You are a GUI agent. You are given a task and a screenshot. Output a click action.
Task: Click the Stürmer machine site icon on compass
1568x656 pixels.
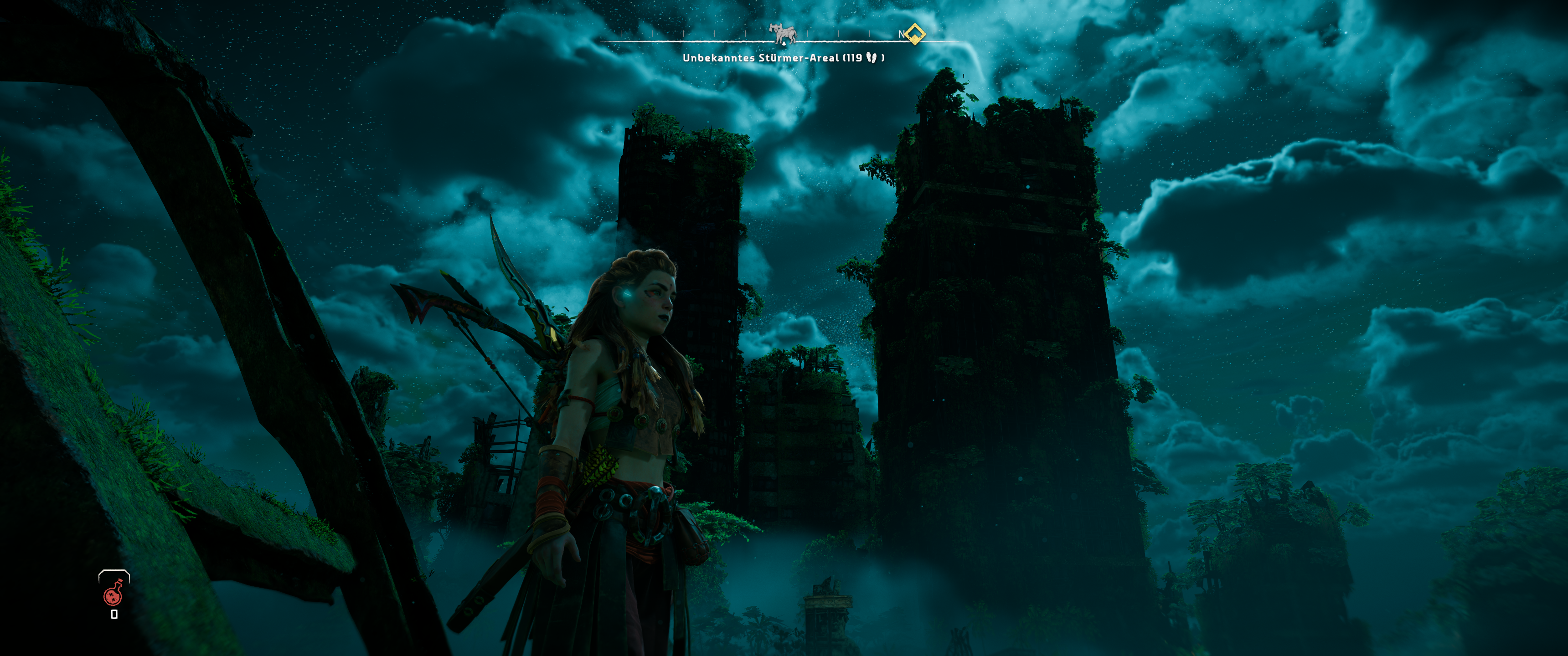784,34
